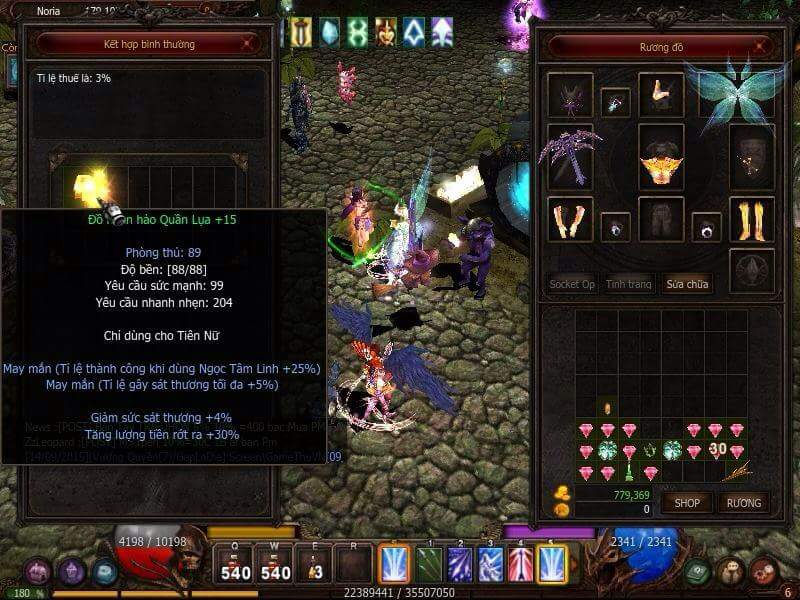
Task: Activate the green skill in hotbar slot 1
Action: 428,564
